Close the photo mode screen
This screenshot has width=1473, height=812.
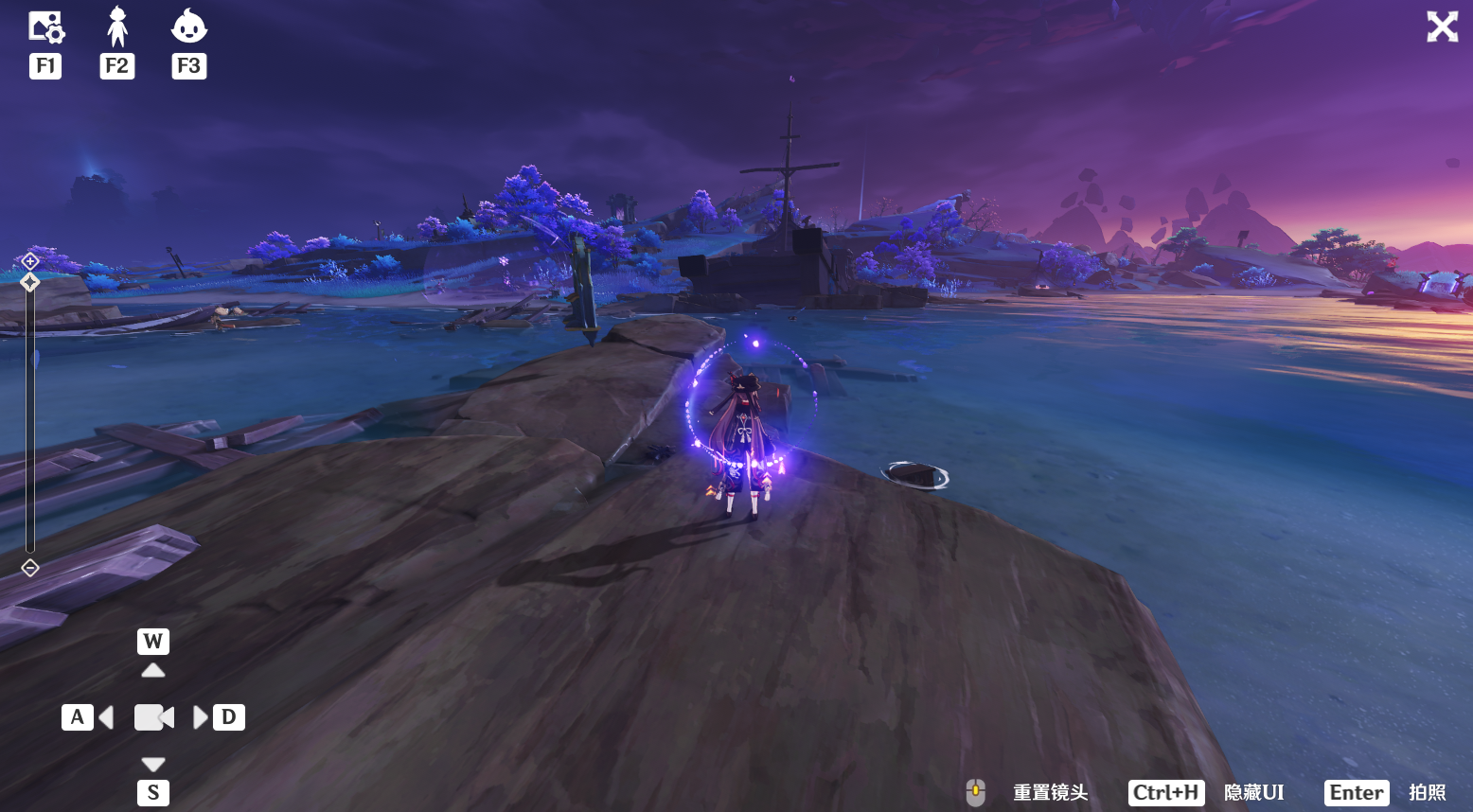click(1442, 26)
